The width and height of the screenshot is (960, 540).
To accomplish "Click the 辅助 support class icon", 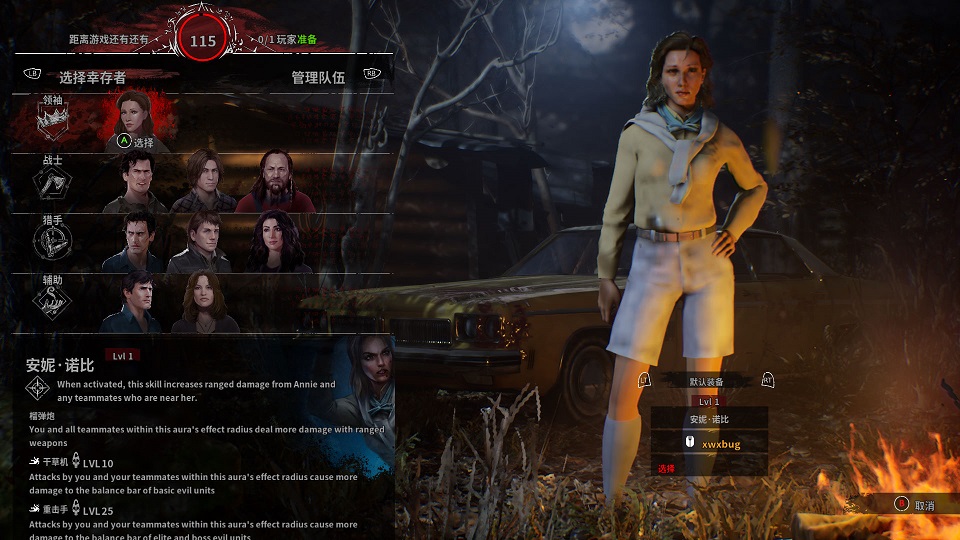I will pyautogui.click(x=53, y=302).
